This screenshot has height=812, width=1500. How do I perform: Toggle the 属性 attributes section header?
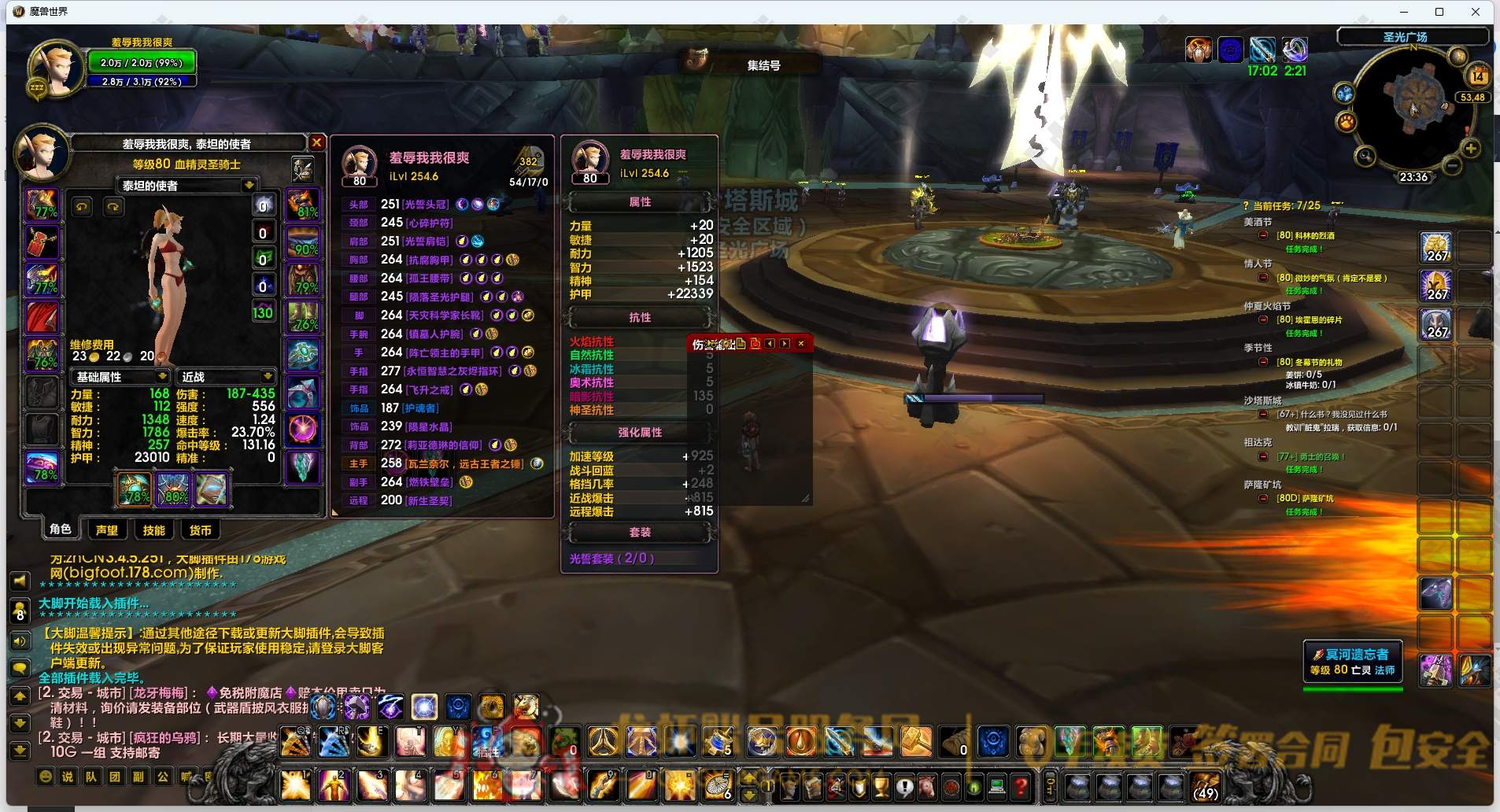pyautogui.click(x=639, y=202)
